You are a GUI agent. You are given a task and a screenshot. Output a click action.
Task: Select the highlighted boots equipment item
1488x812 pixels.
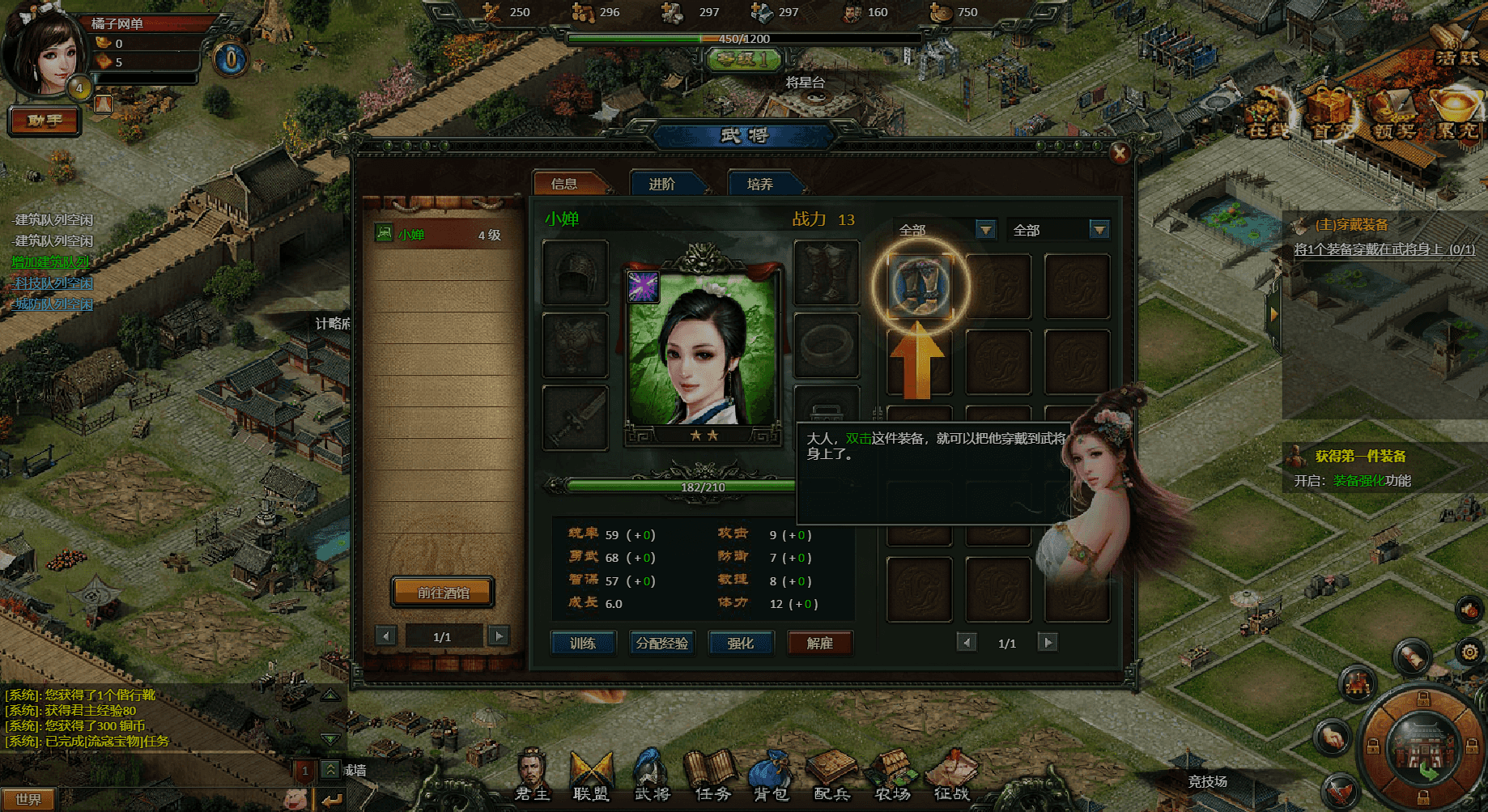tap(920, 285)
